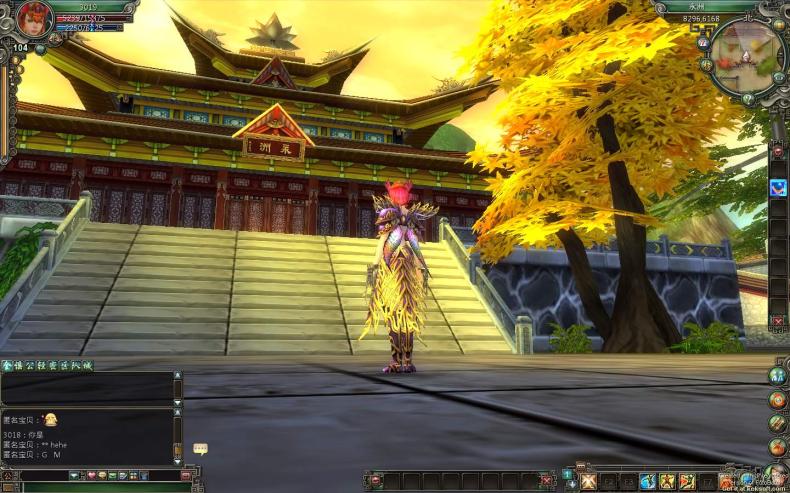Activate the crossed-swords attack skill
The height and width of the screenshot is (493, 790).
click(x=588, y=482)
